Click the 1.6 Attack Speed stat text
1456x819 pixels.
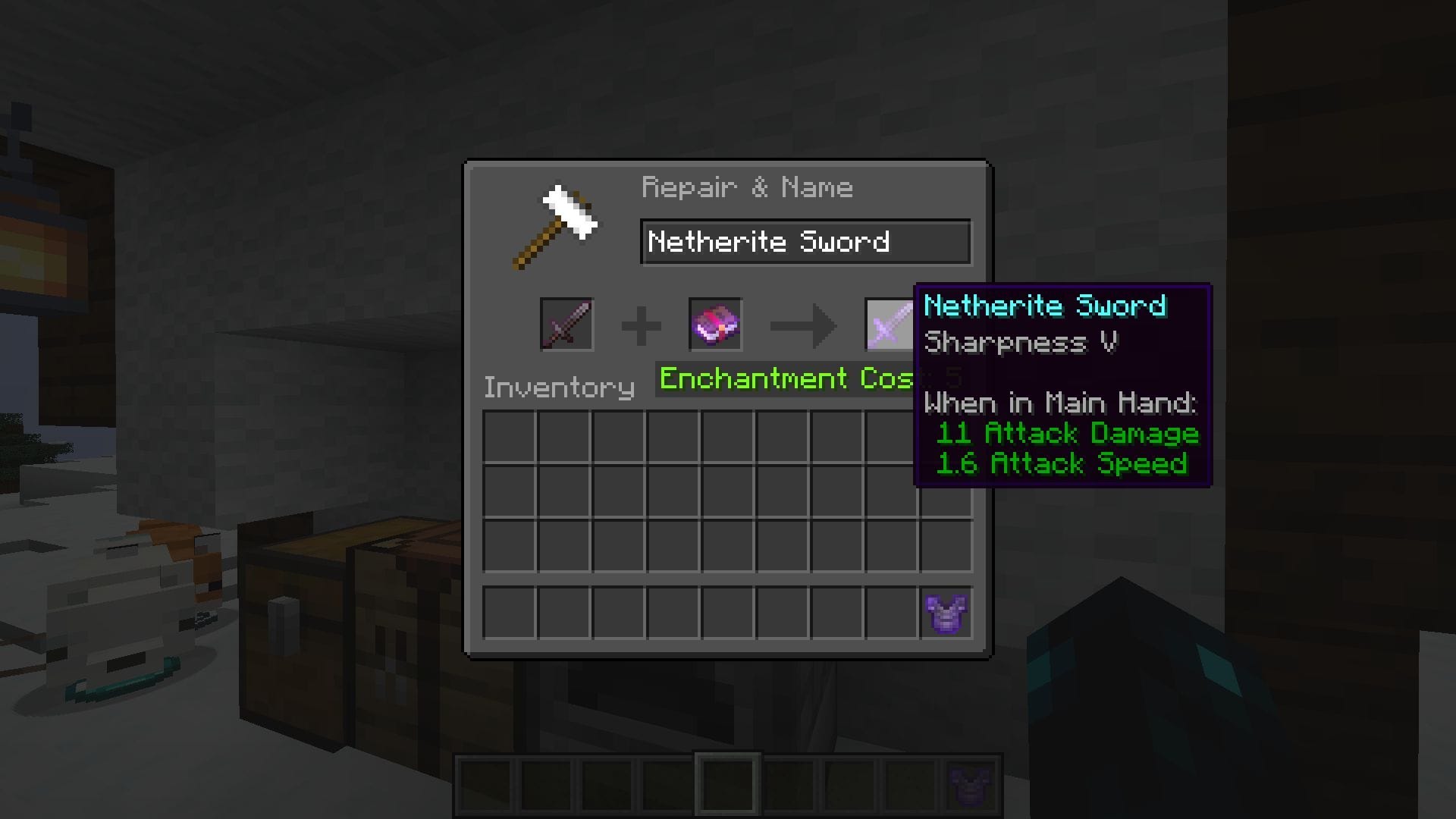coord(1062,463)
